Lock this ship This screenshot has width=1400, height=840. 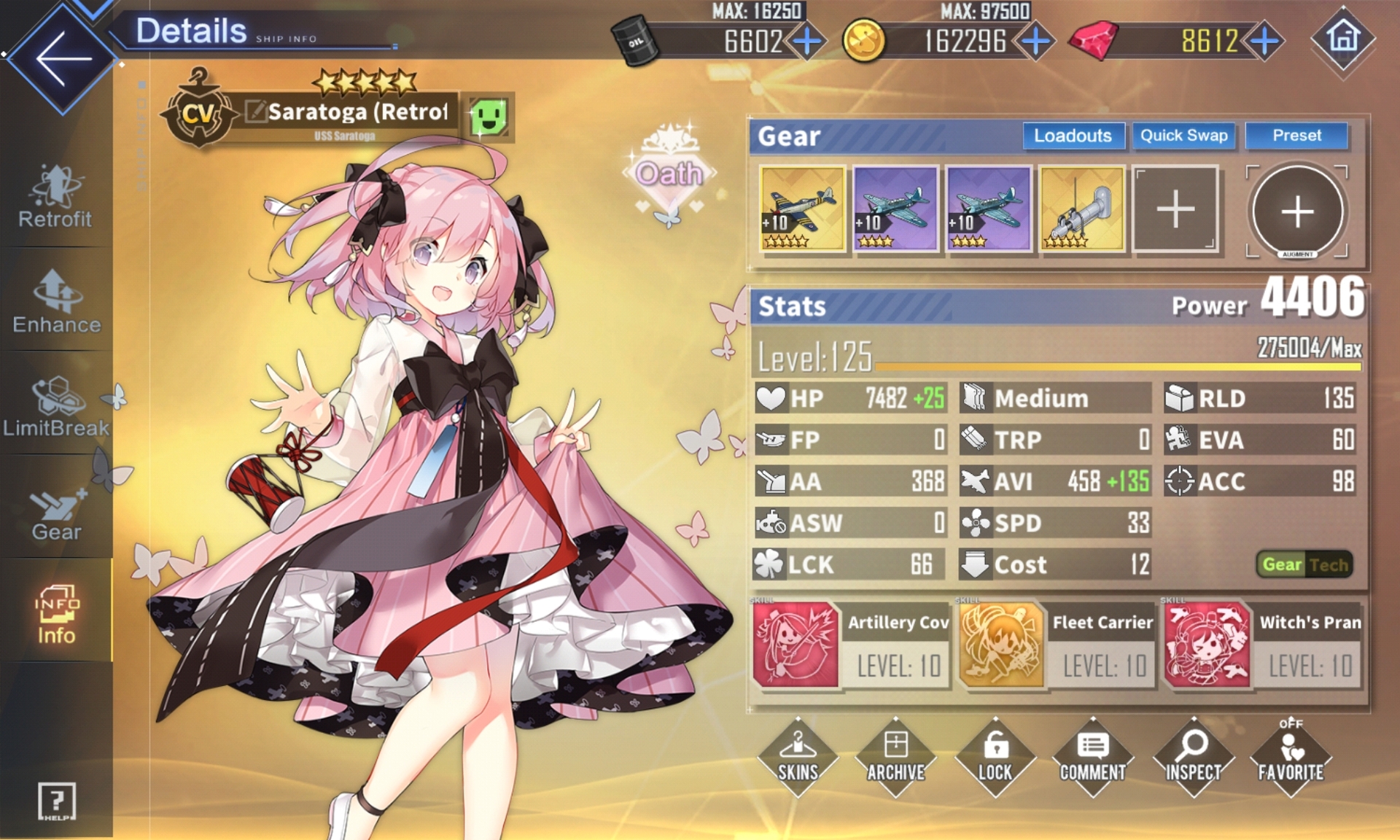tap(995, 756)
